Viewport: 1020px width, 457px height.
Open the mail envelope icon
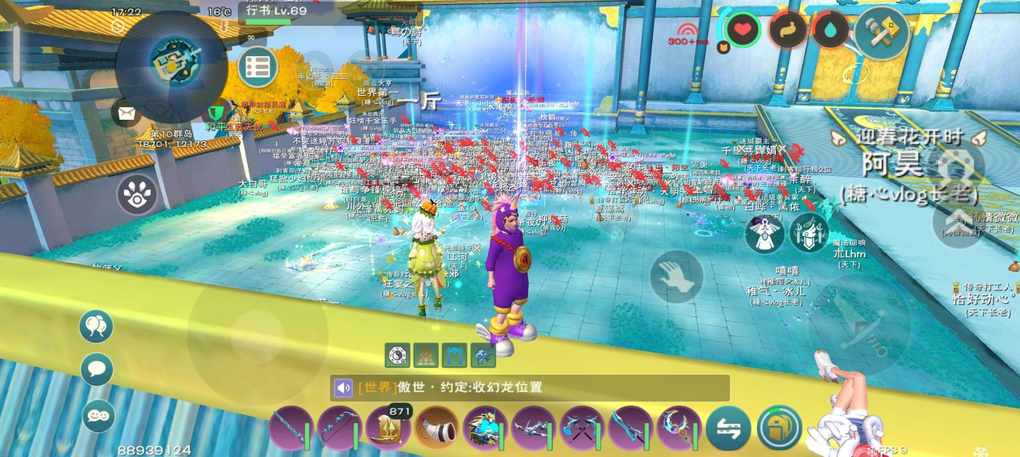(126, 113)
